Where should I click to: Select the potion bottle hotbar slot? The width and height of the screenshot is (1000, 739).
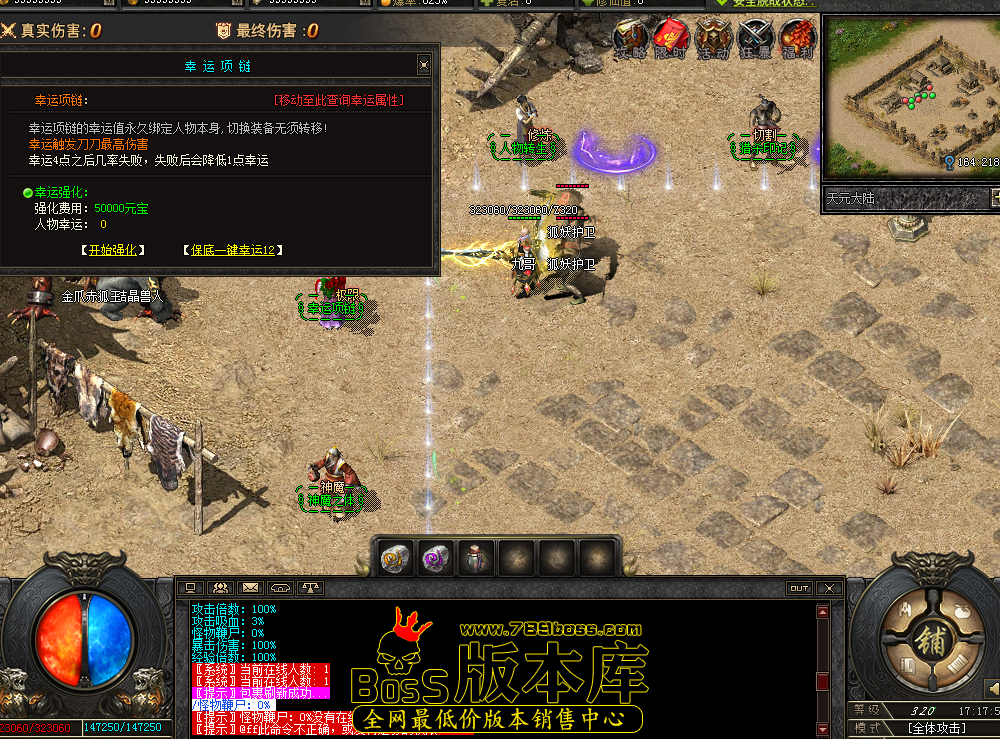coord(475,558)
